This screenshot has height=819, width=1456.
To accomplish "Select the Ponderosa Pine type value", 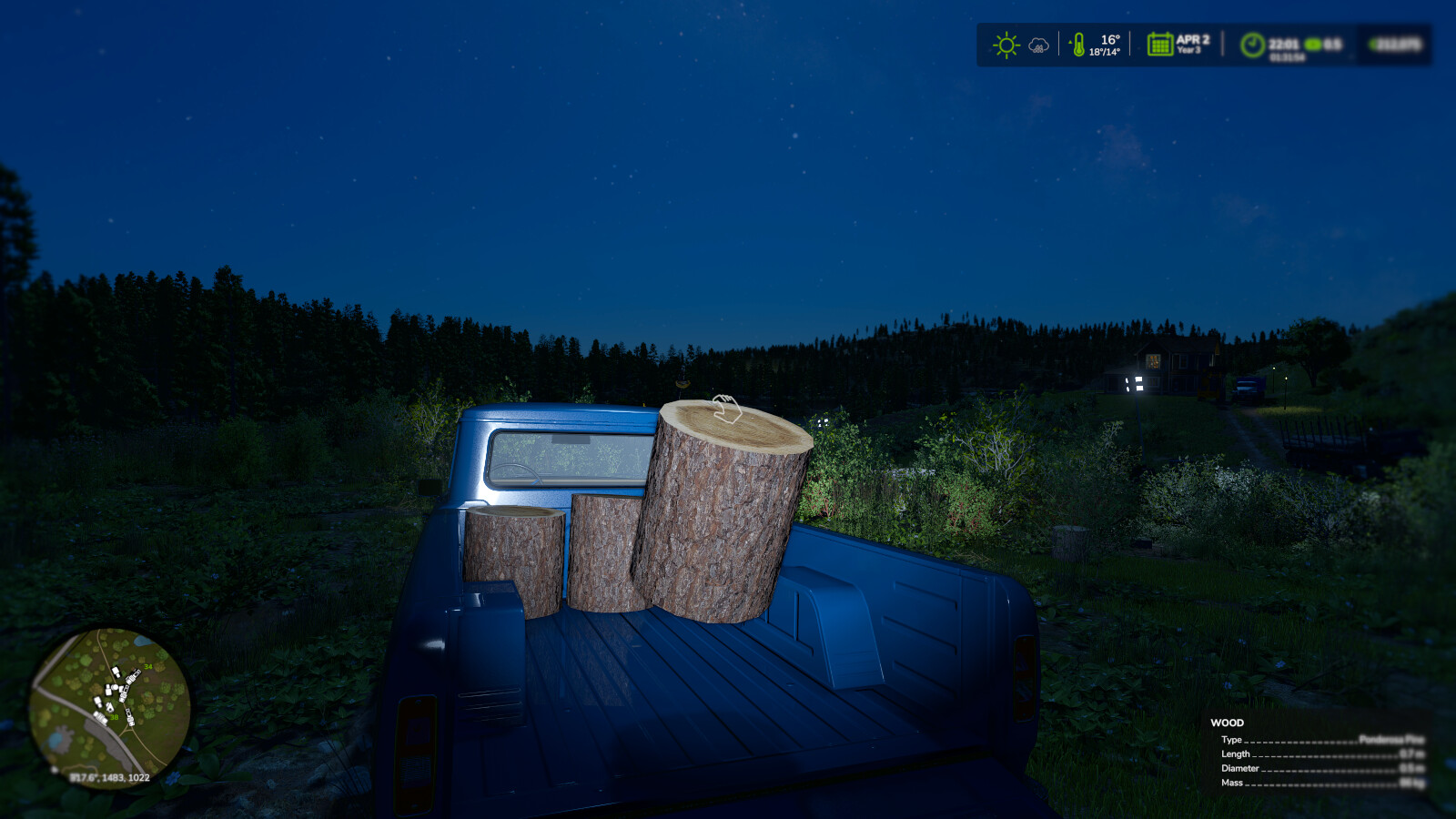I will tap(1392, 740).
